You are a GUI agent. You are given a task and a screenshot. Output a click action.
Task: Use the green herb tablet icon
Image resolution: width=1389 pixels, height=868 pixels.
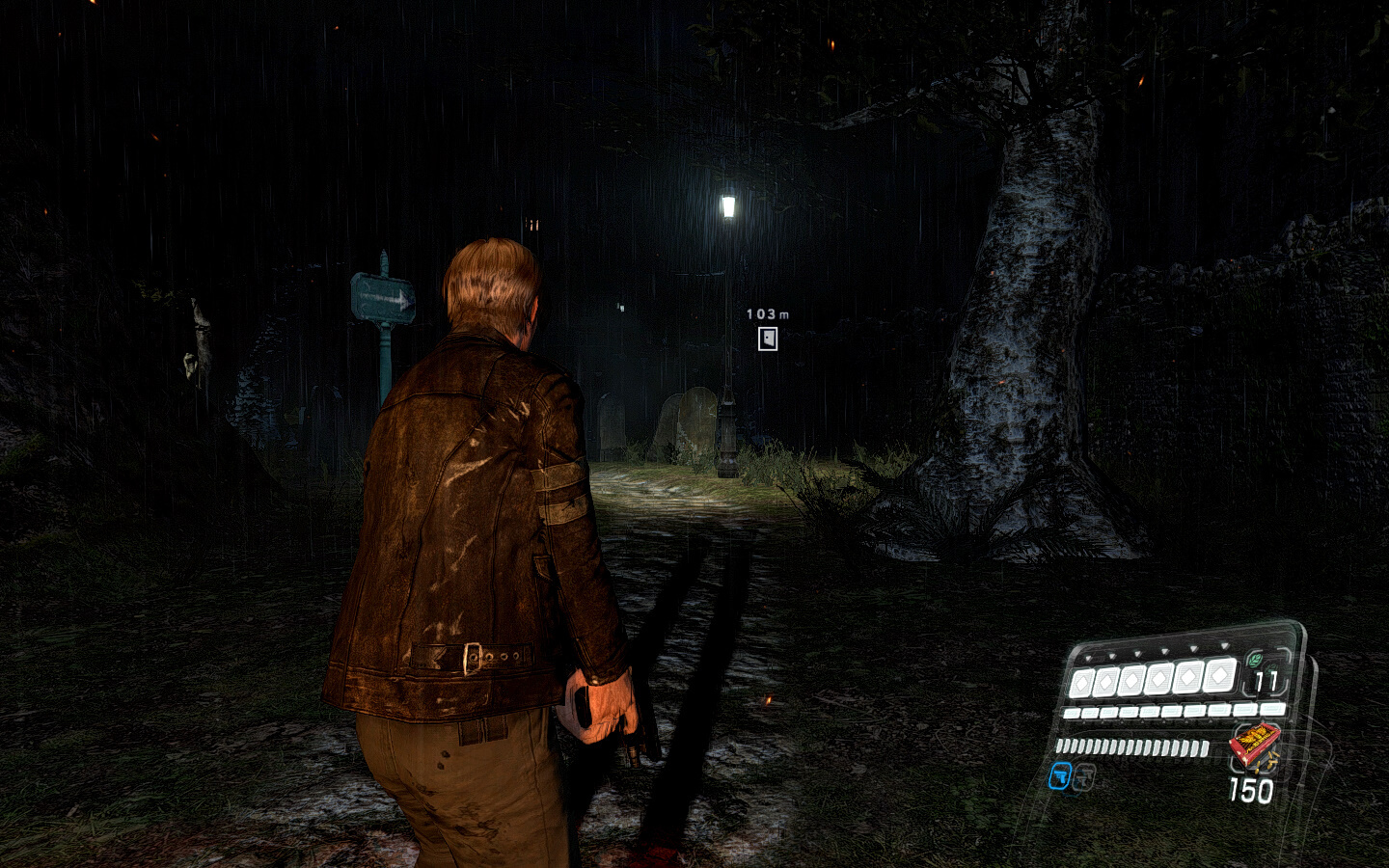click(x=1255, y=661)
